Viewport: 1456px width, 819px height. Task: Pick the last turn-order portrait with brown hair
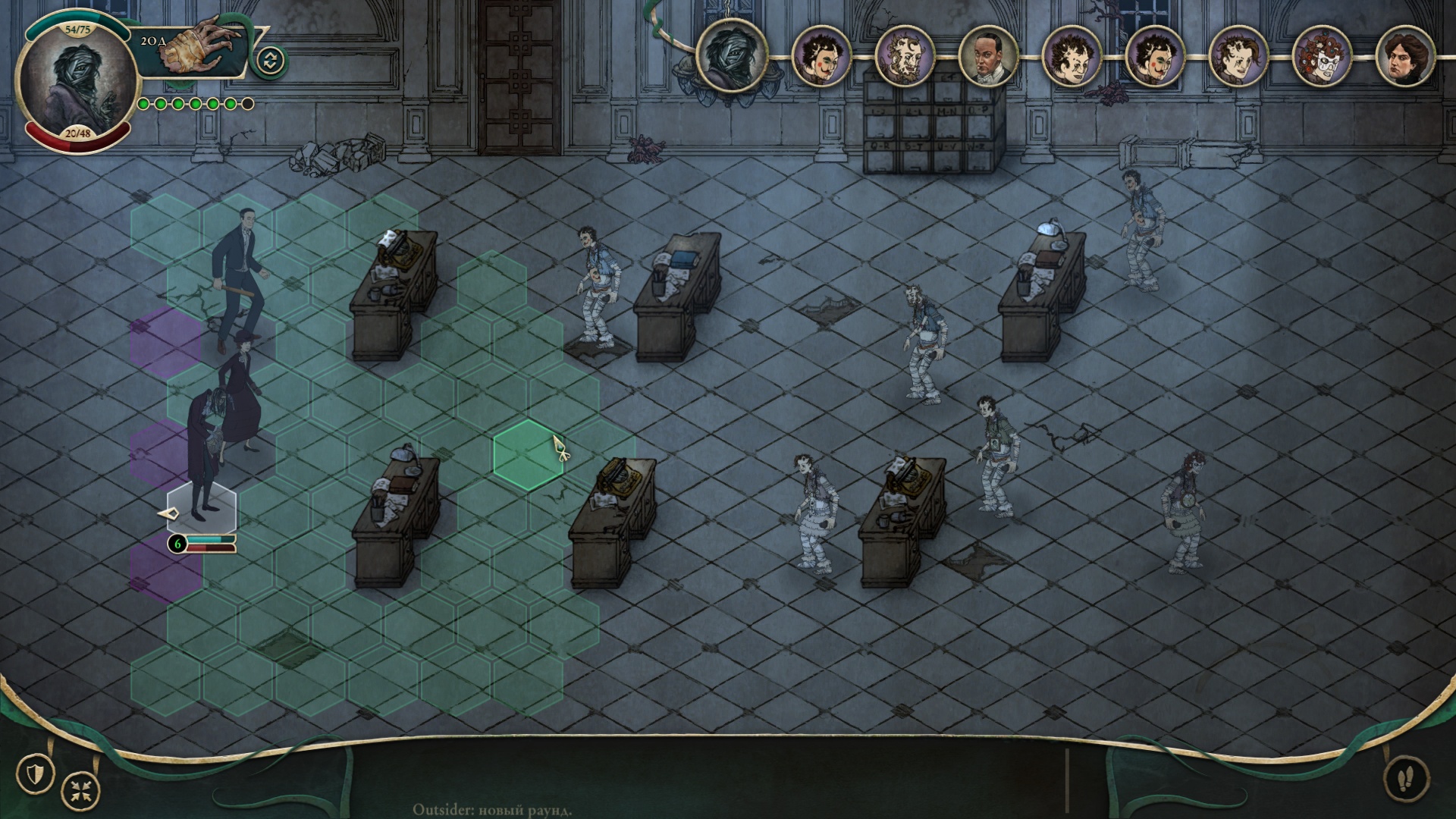1404,57
